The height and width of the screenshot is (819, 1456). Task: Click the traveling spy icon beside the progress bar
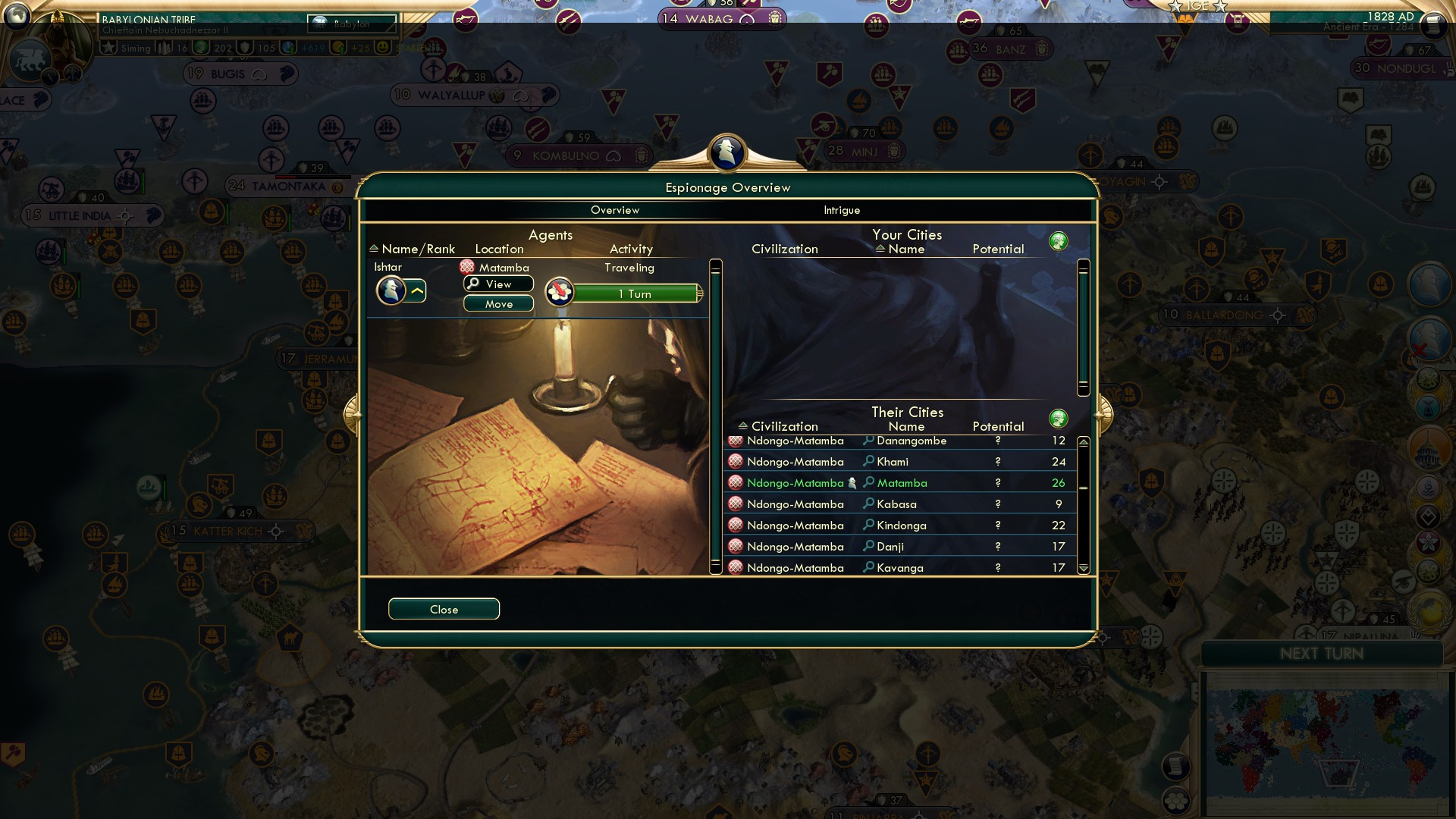tap(559, 292)
